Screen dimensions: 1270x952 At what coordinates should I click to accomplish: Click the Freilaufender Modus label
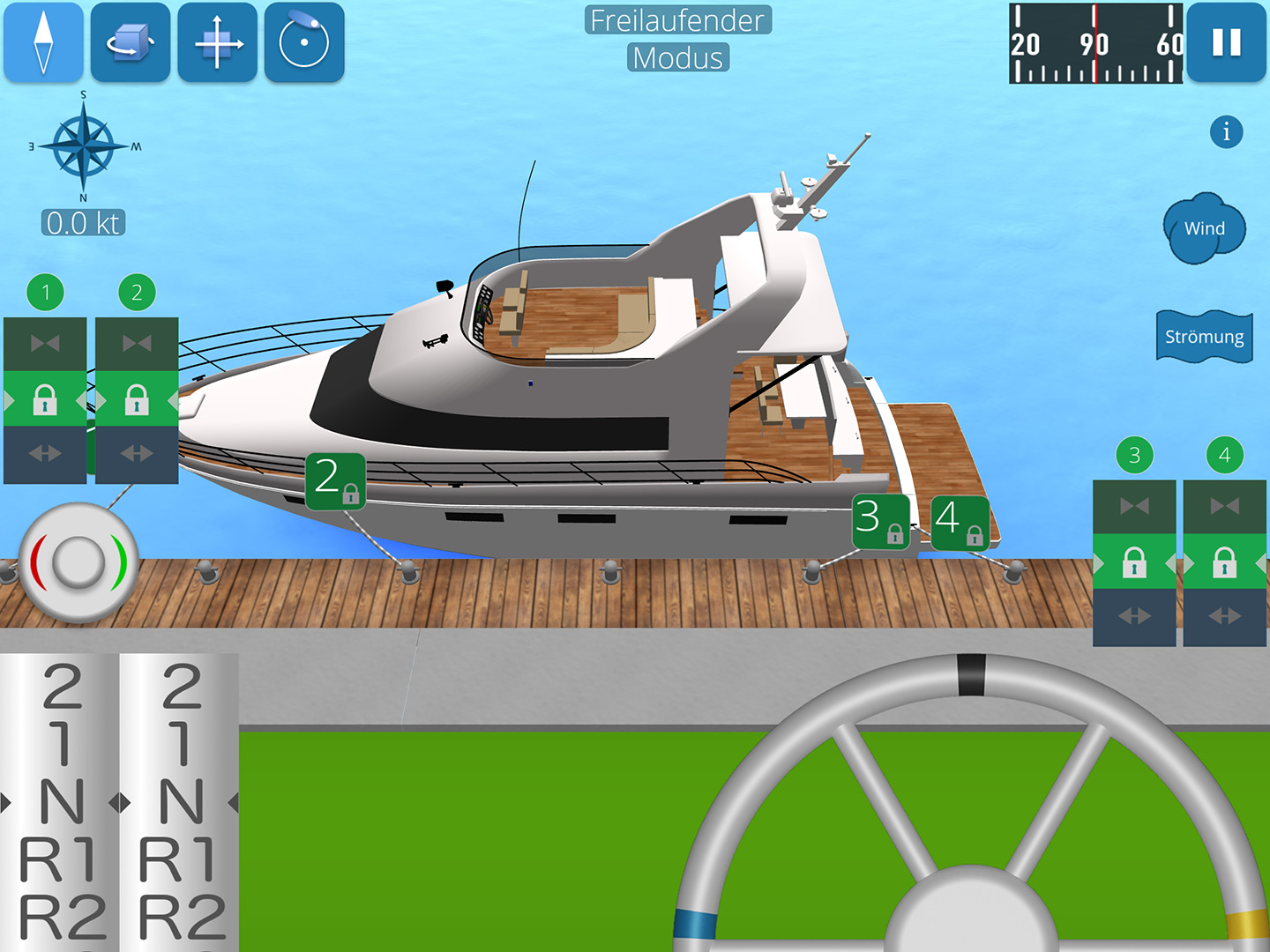(677, 40)
